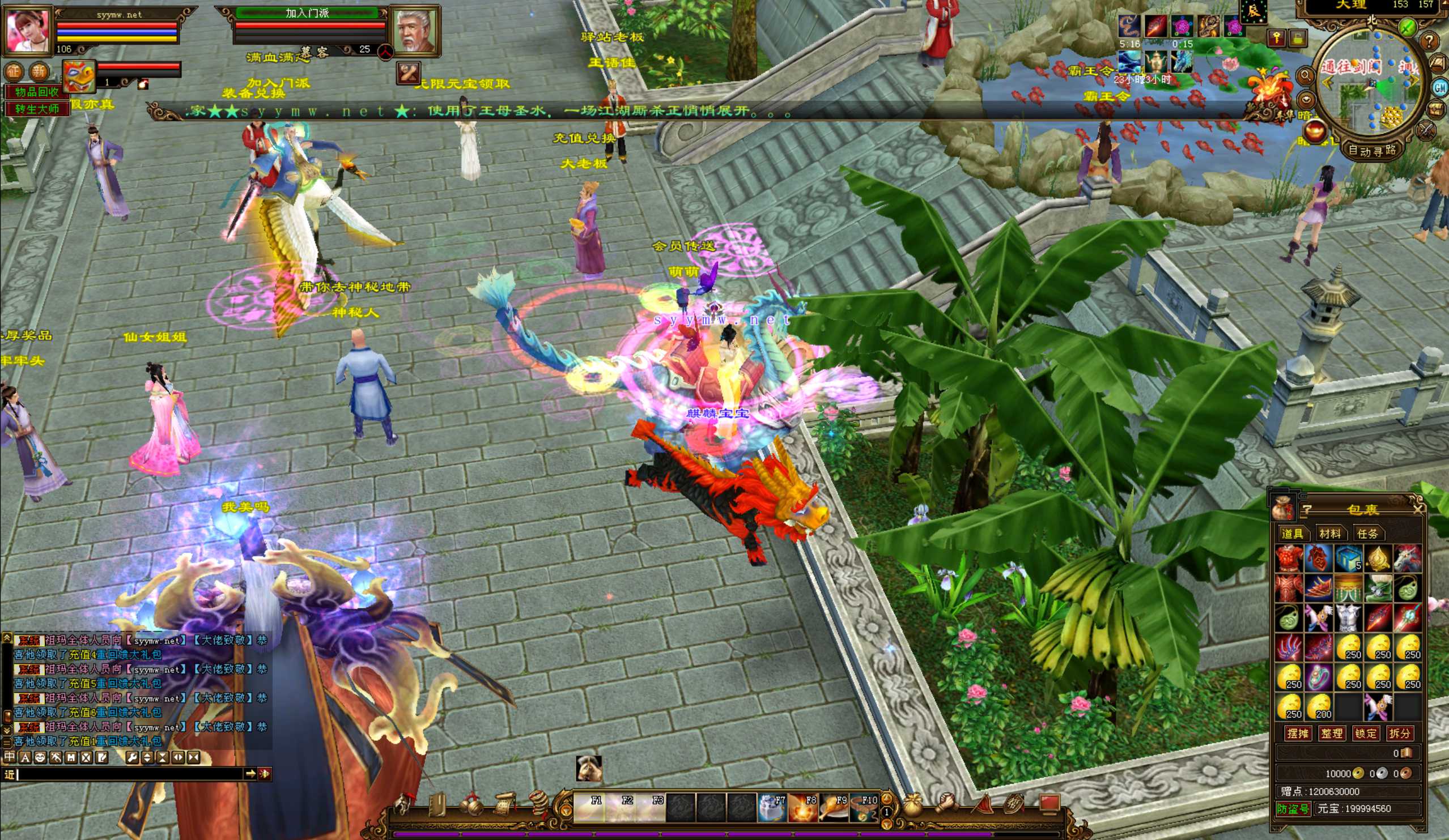The width and height of the screenshot is (1449, 840).
Task: Click the 摆摊 stall button
Action: [1298, 734]
